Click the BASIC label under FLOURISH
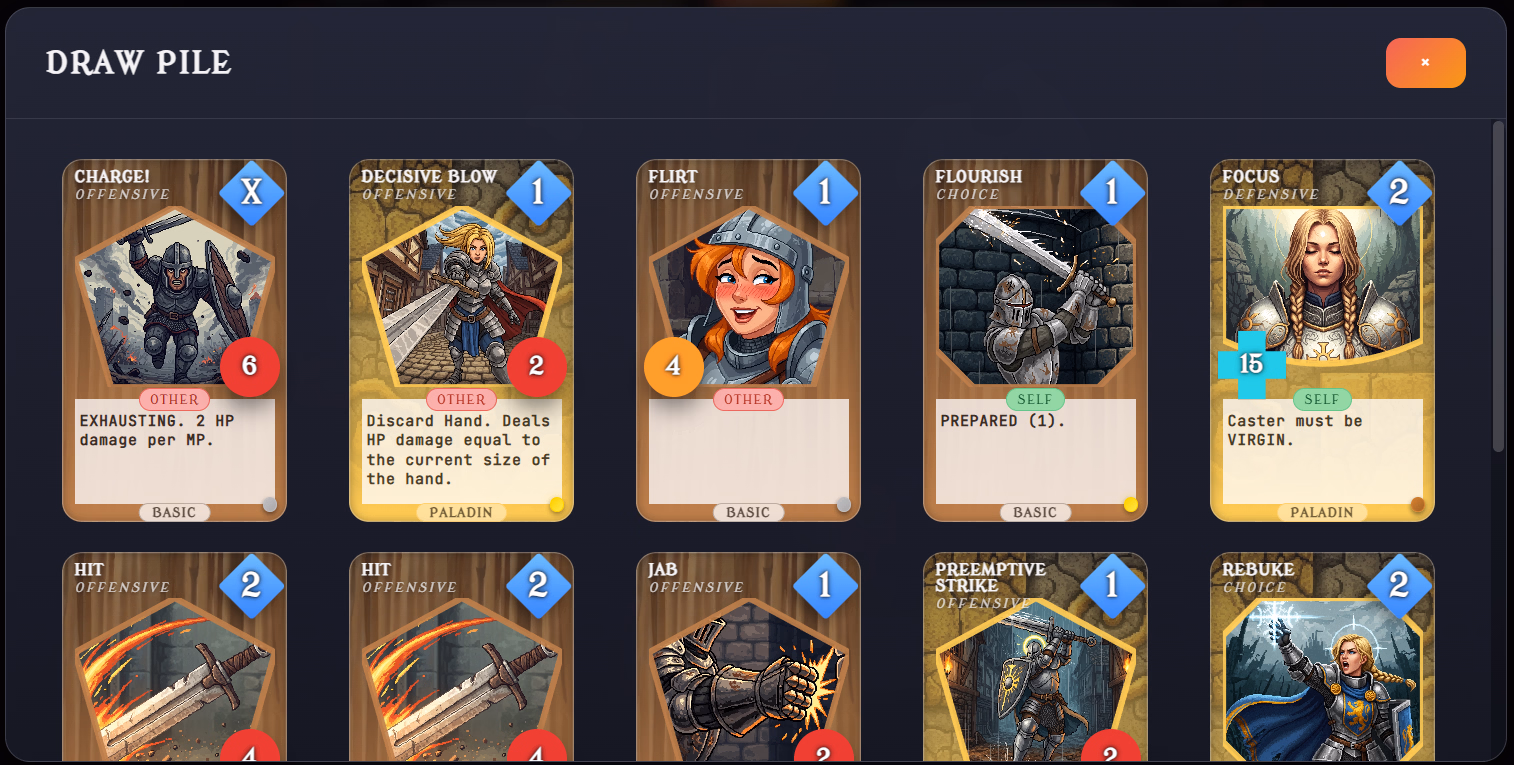The image size is (1514, 765). [1035, 511]
